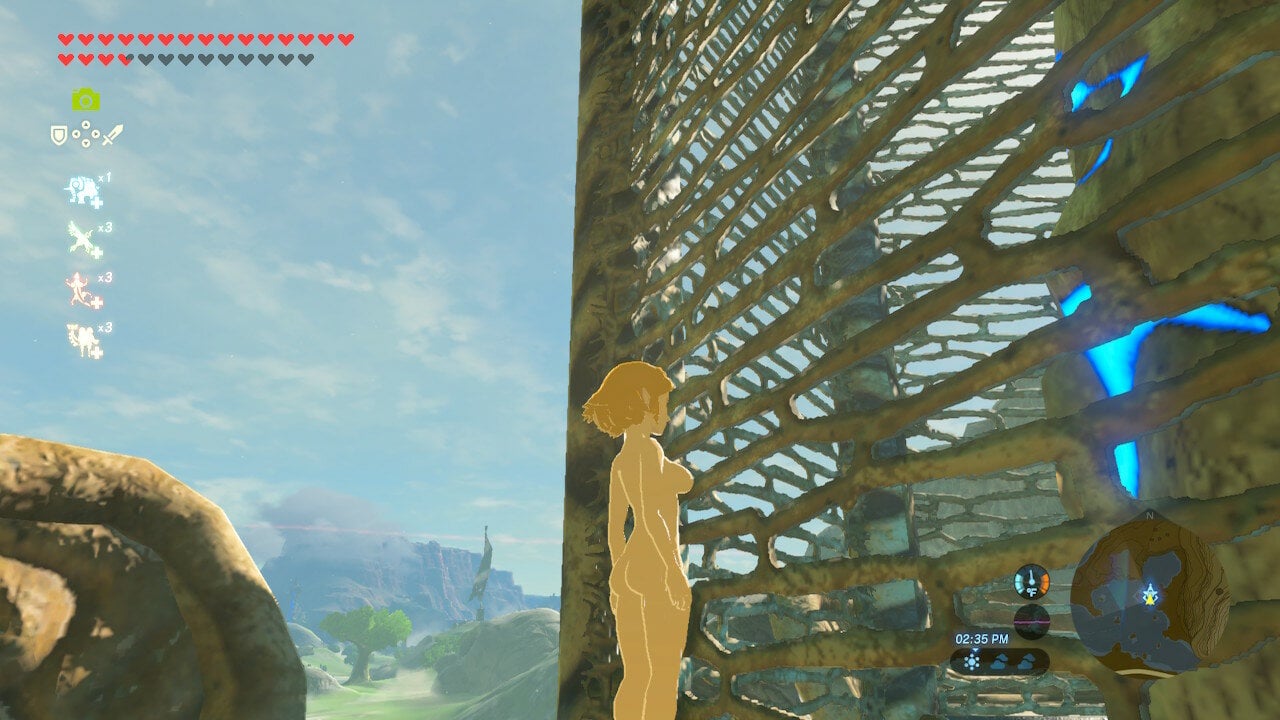Click the first red heart in the top row
Screen dimensions: 1280x720
point(65,38)
